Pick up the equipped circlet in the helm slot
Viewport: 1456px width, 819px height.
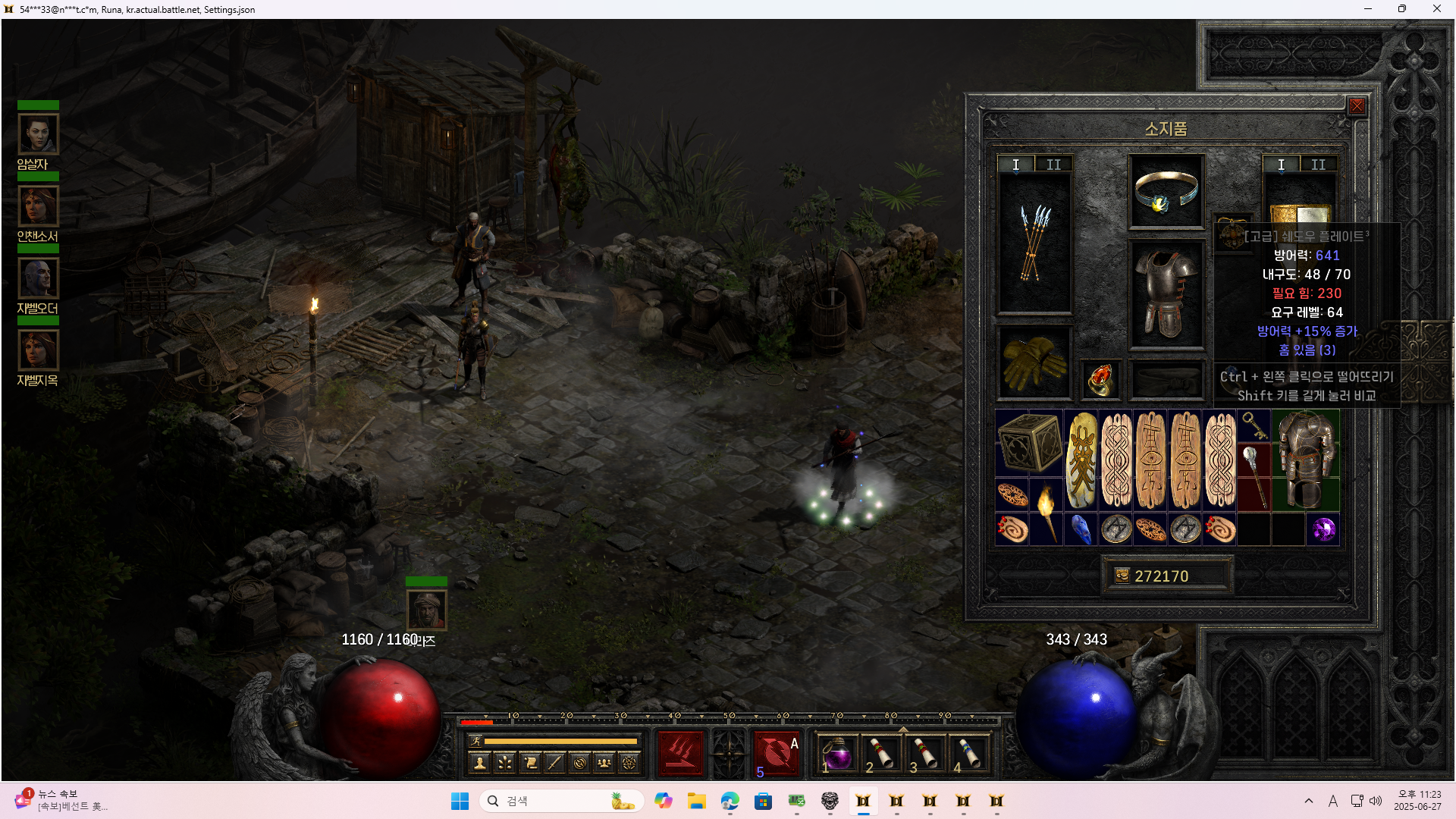1166,191
